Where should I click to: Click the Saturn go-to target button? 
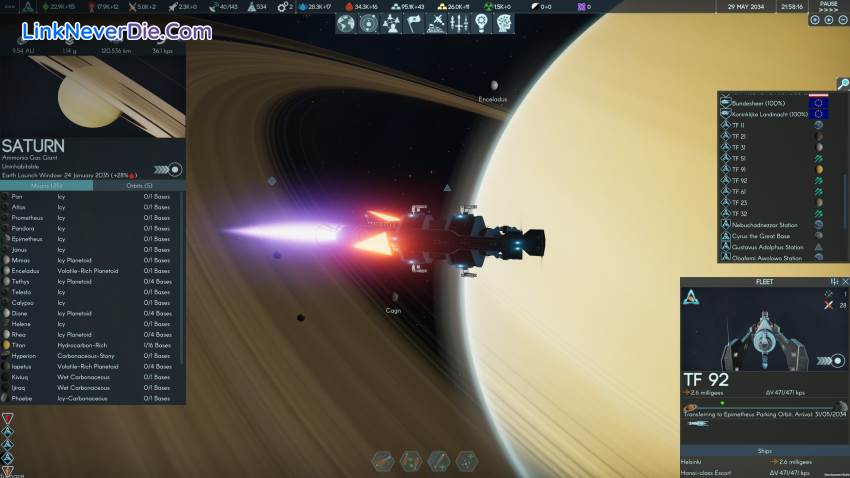click(x=176, y=169)
